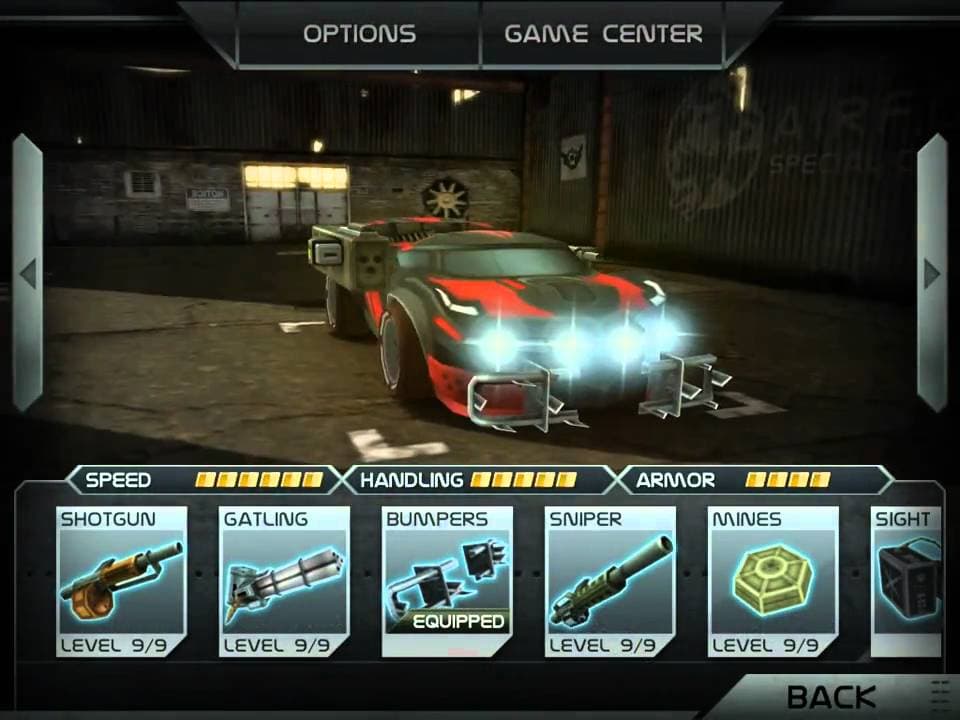Show the next car with right arrow
The image size is (960, 720).
point(931,273)
